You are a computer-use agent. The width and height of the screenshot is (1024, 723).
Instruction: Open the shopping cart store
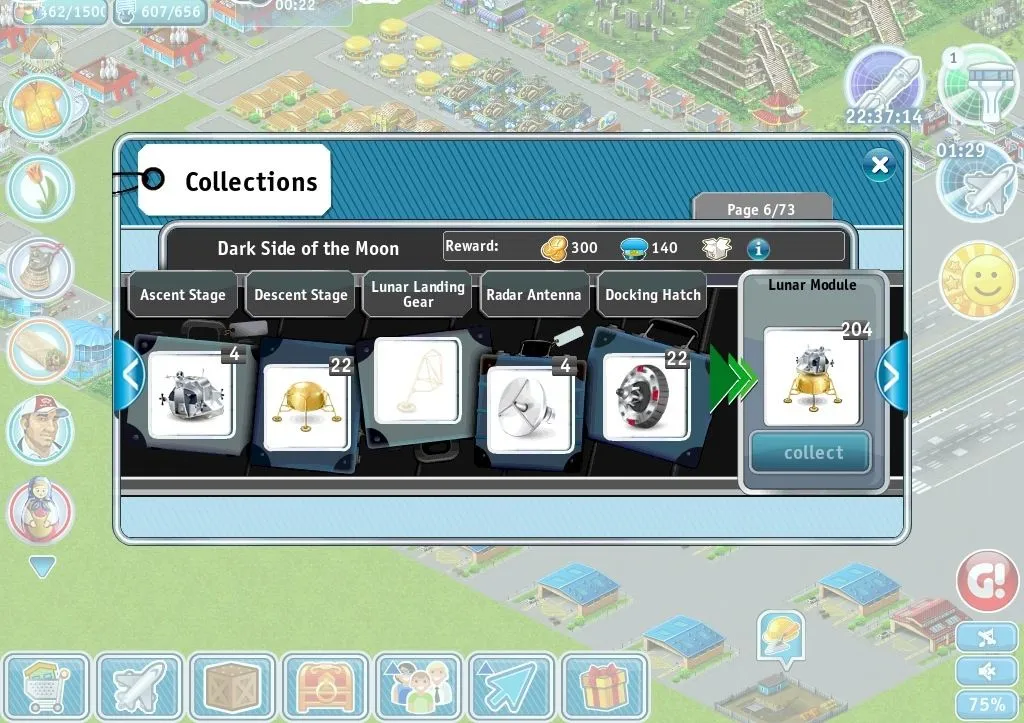click(x=46, y=687)
